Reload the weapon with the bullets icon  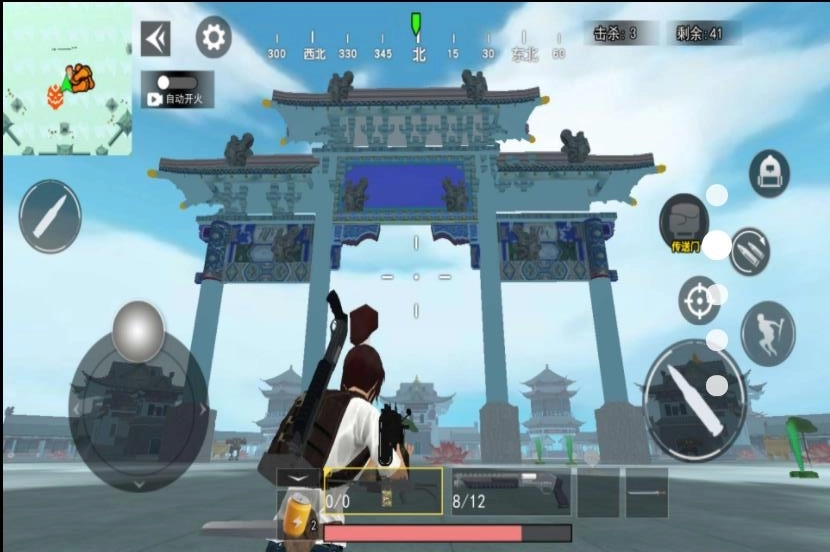tap(749, 250)
